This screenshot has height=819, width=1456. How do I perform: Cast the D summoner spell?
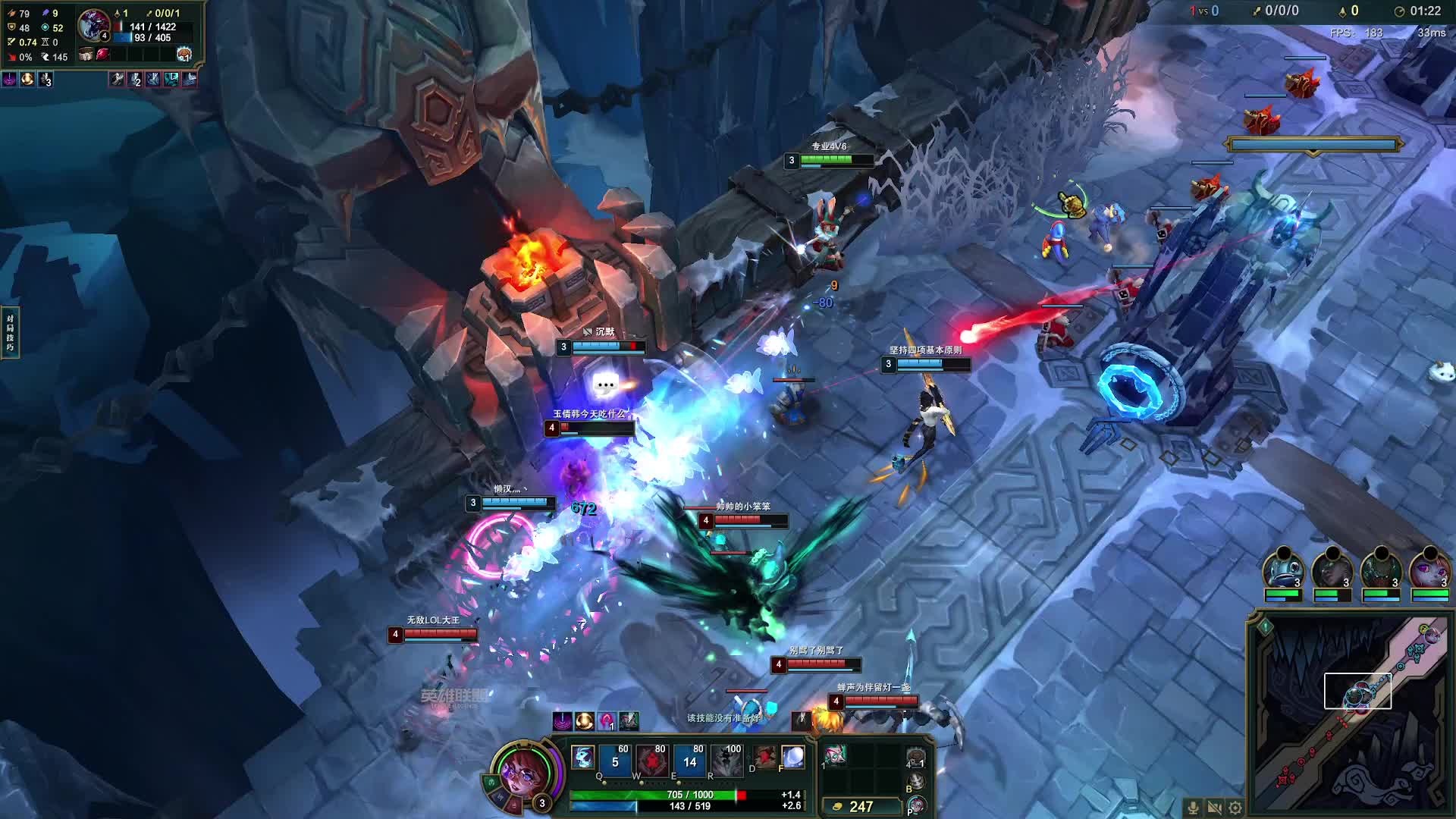[764, 757]
